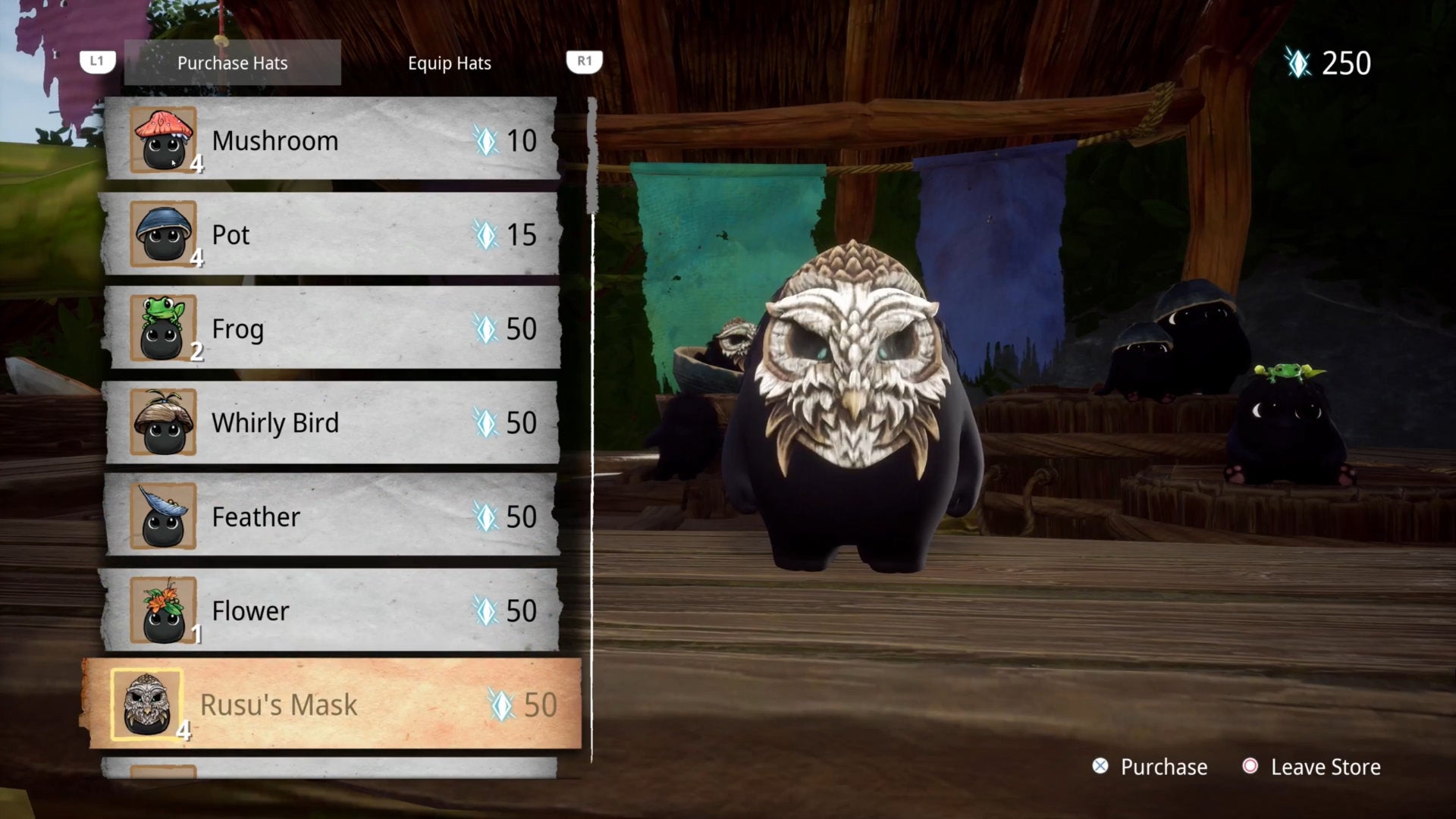Select the Feather hat icon
The width and height of the screenshot is (1456, 819).
(x=163, y=516)
